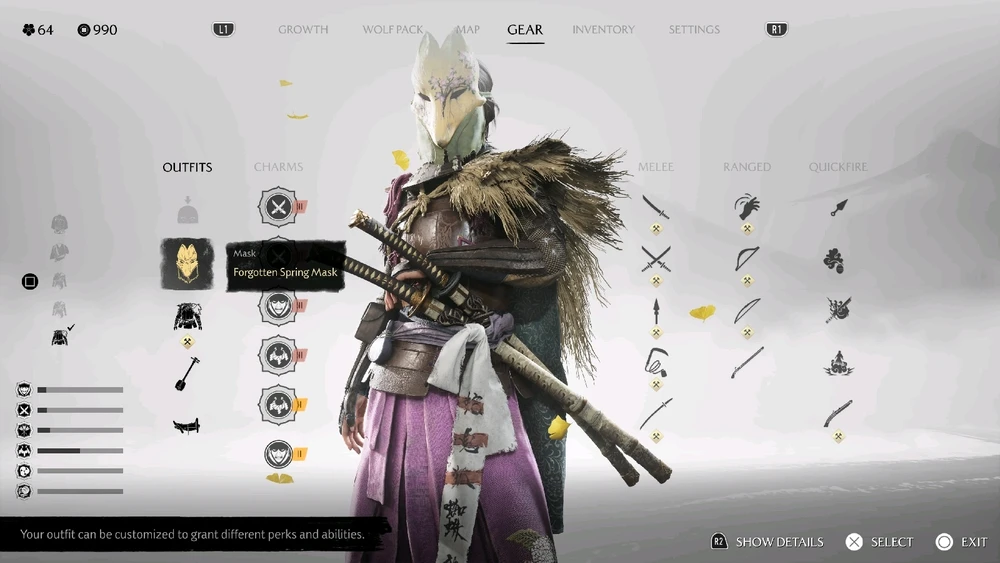This screenshot has width=1000, height=563.
Task: Open the Wolf Pack tab
Action: pyautogui.click(x=393, y=30)
